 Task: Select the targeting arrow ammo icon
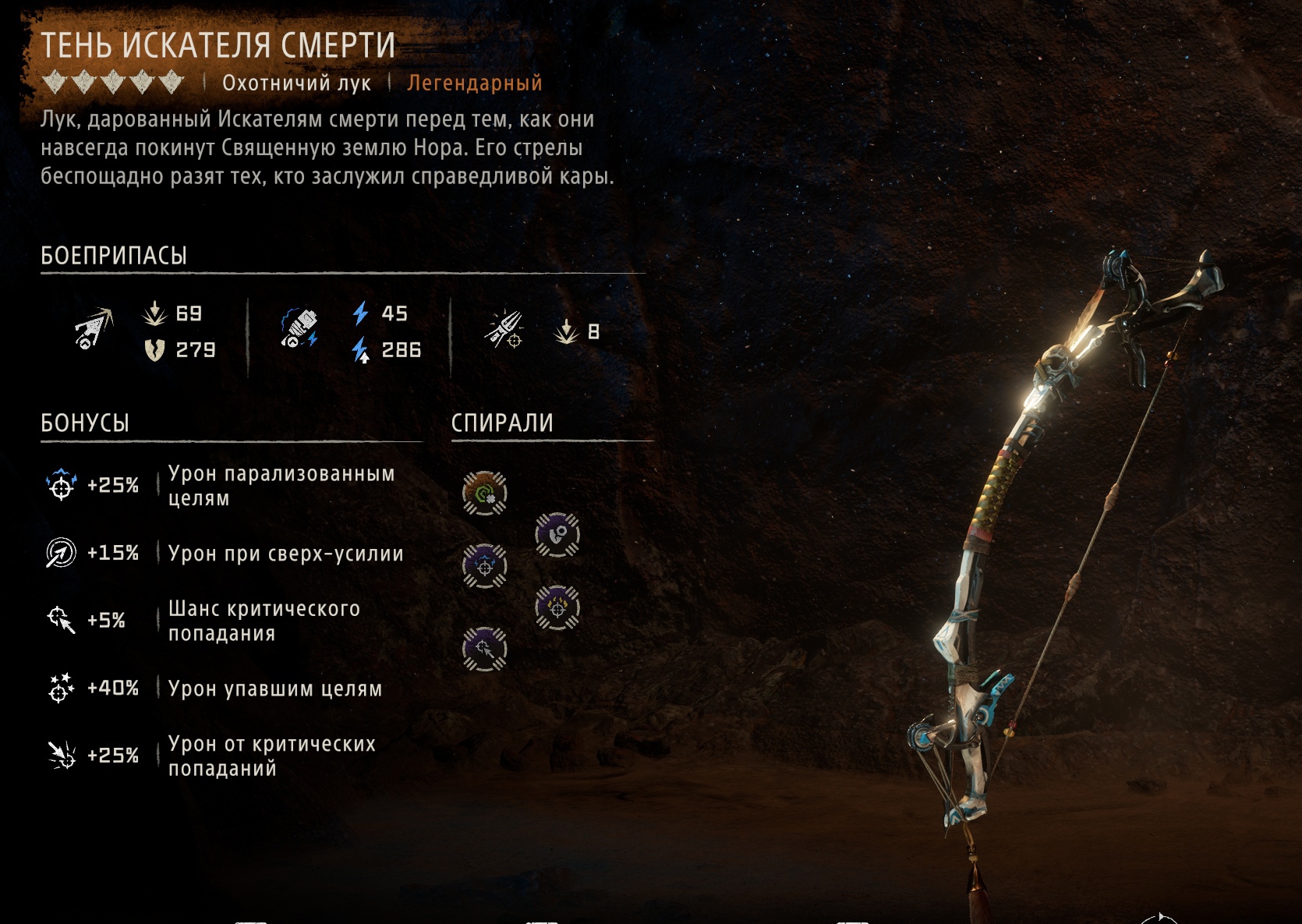coord(504,331)
